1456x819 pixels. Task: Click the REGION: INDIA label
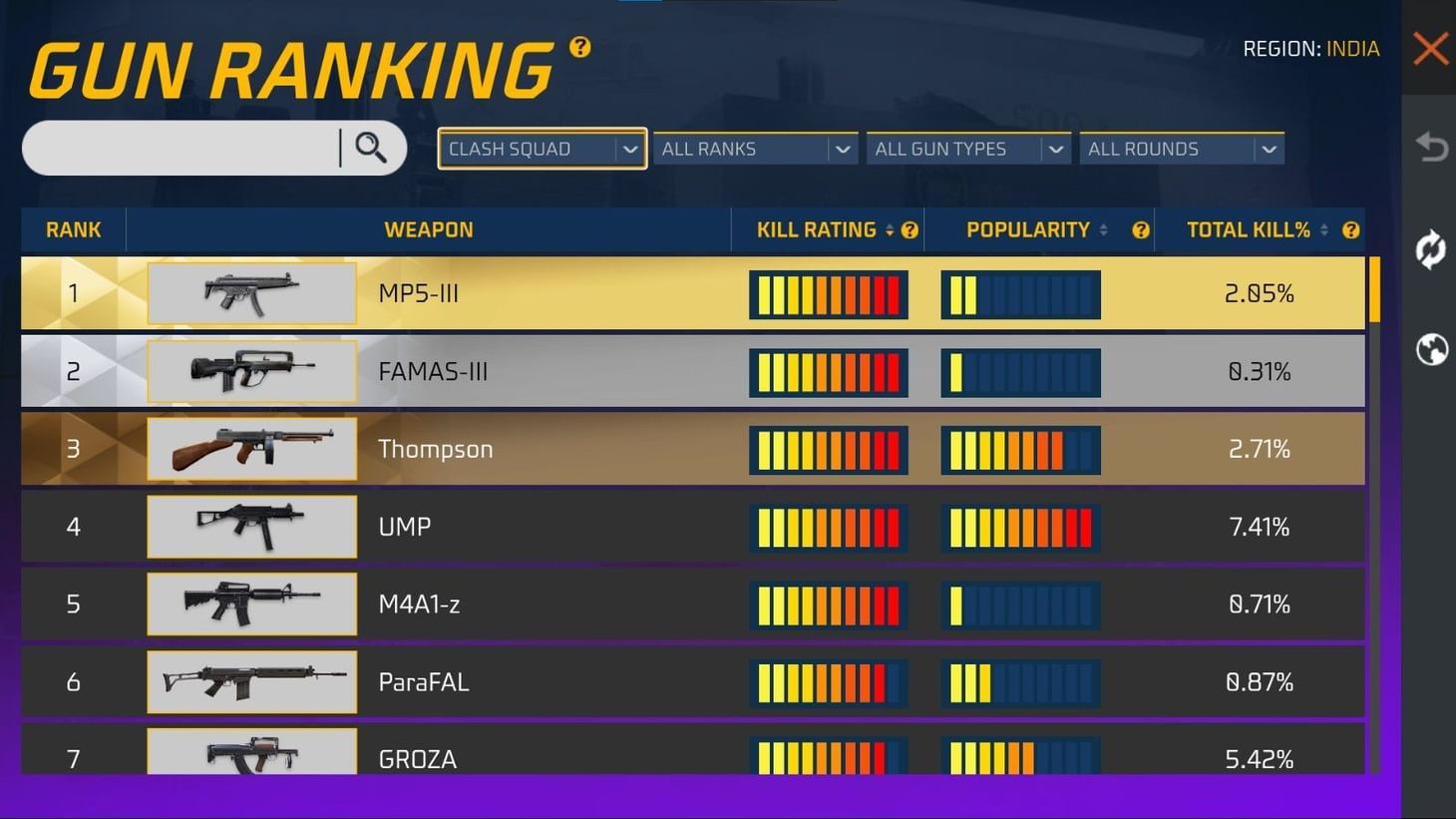[x=1312, y=48]
